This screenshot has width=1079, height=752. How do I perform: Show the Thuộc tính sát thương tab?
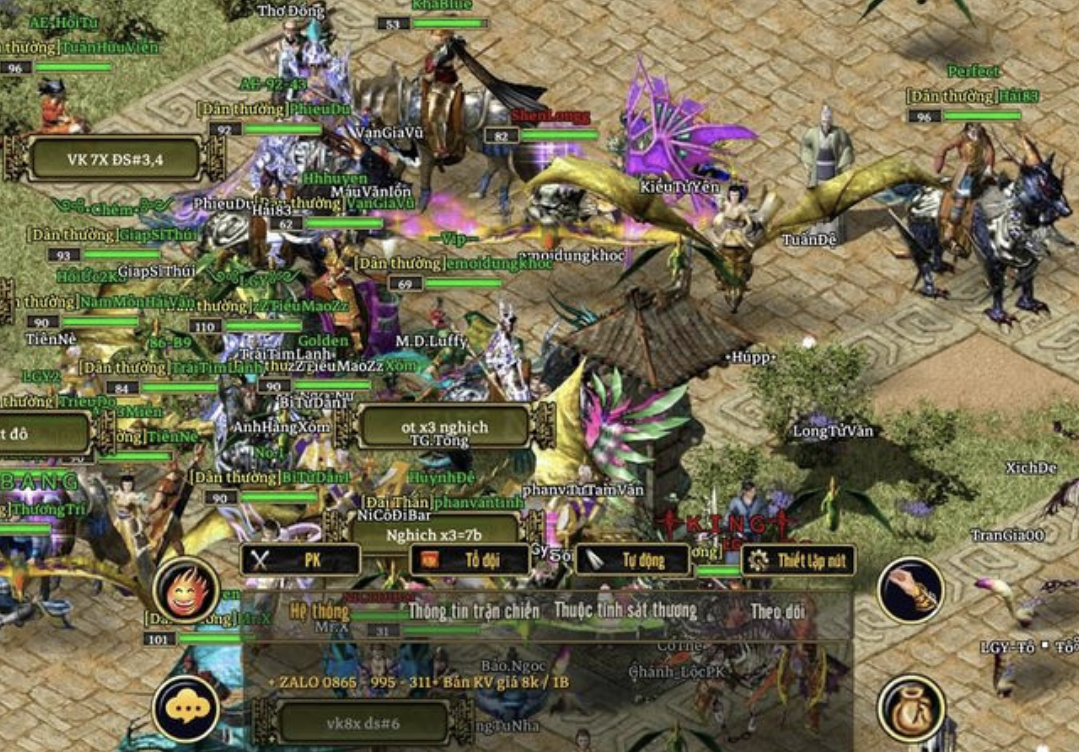(x=626, y=611)
